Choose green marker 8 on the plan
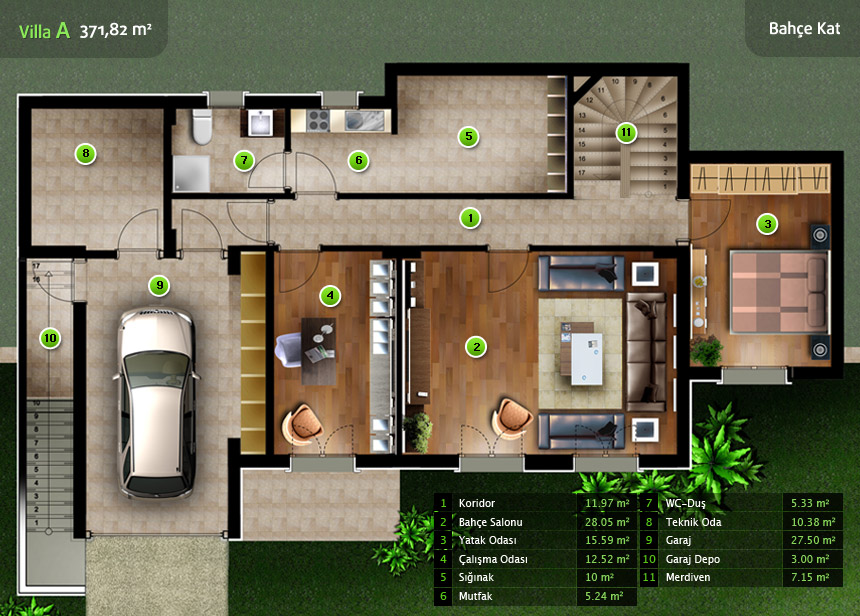The image size is (860, 616). tap(86, 154)
